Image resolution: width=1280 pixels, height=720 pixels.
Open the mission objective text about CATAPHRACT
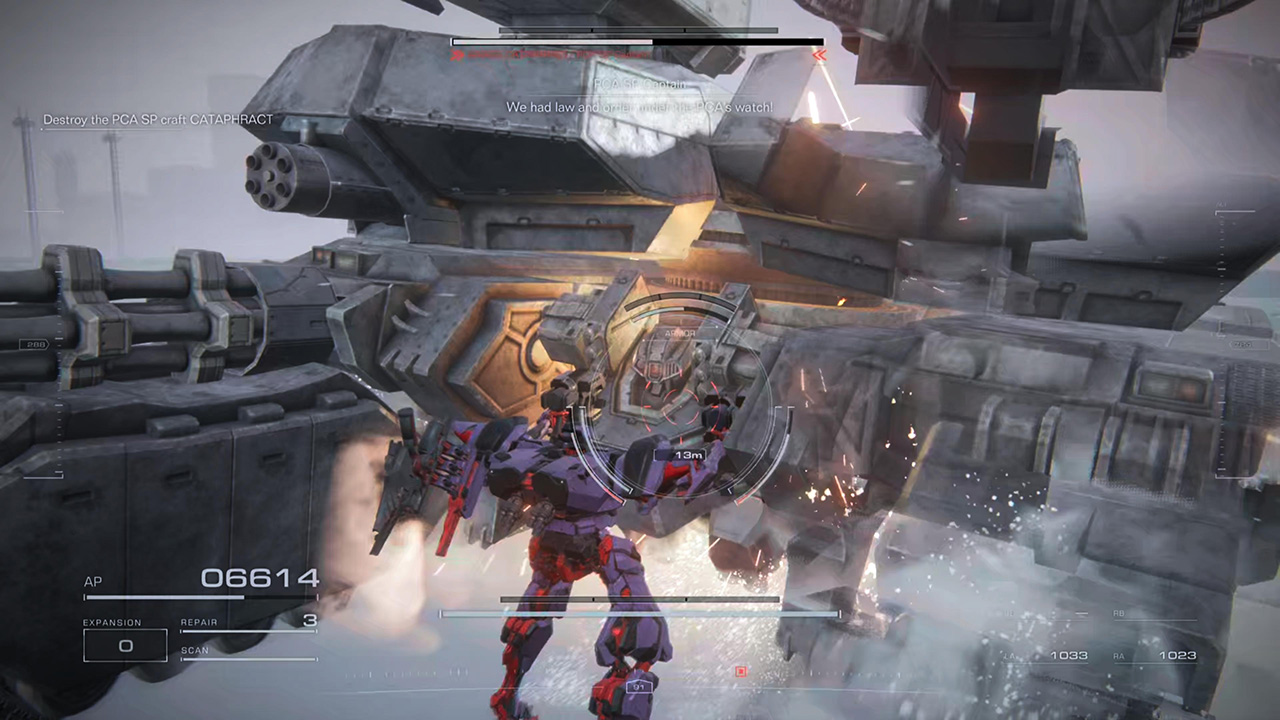tap(157, 119)
